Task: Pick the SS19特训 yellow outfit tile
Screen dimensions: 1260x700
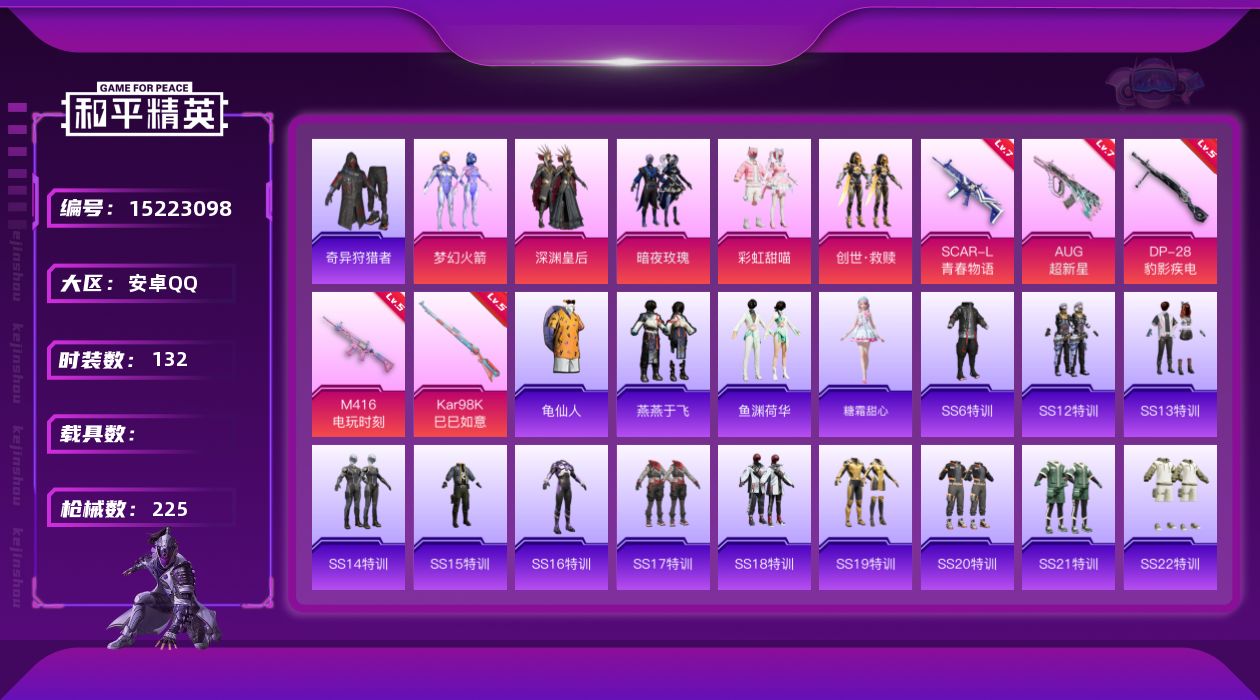Action: (x=865, y=517)
